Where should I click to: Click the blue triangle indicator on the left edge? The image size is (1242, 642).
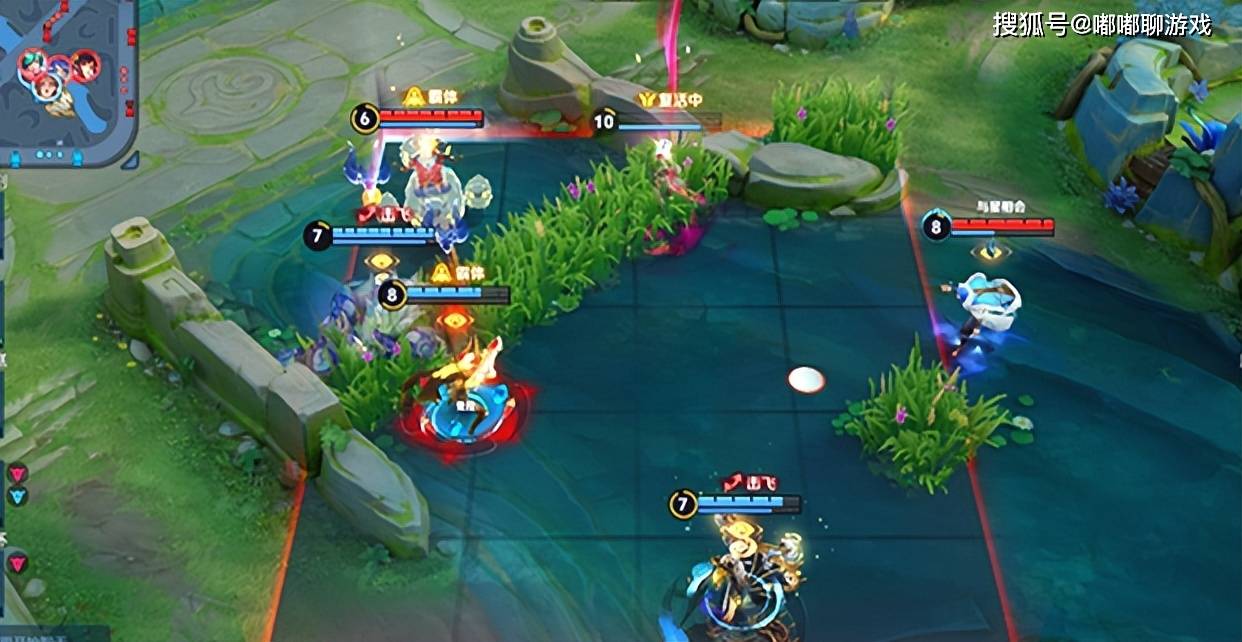pos(18,495)
